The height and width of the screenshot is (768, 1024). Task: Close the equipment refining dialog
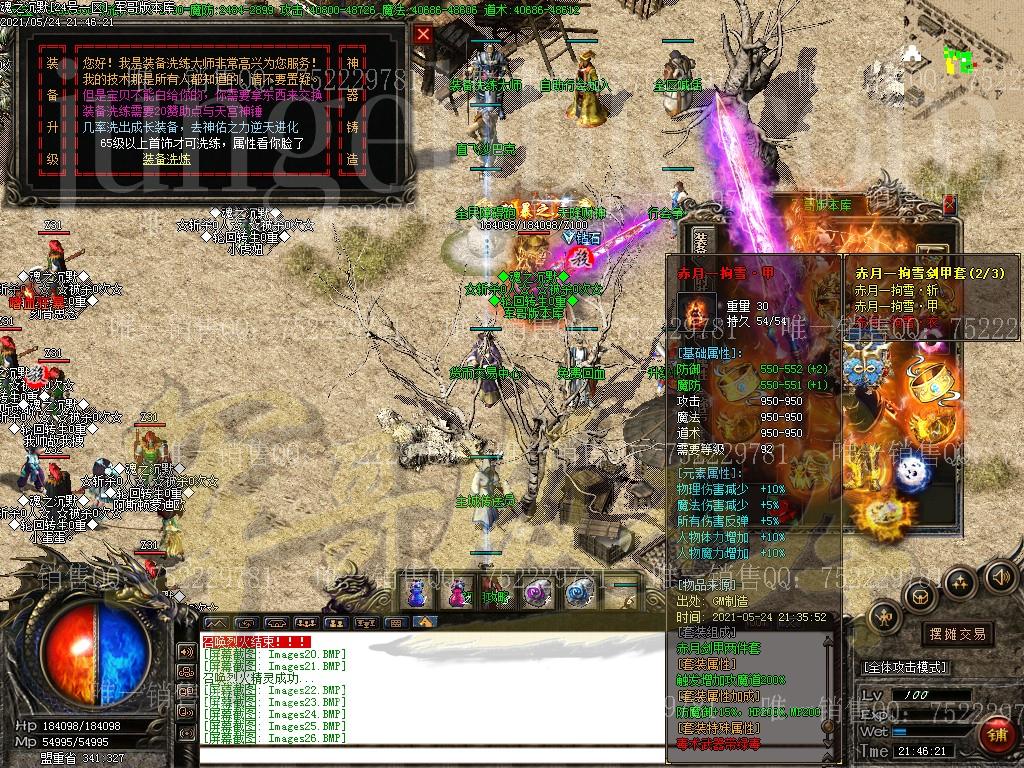coord(424,34)
